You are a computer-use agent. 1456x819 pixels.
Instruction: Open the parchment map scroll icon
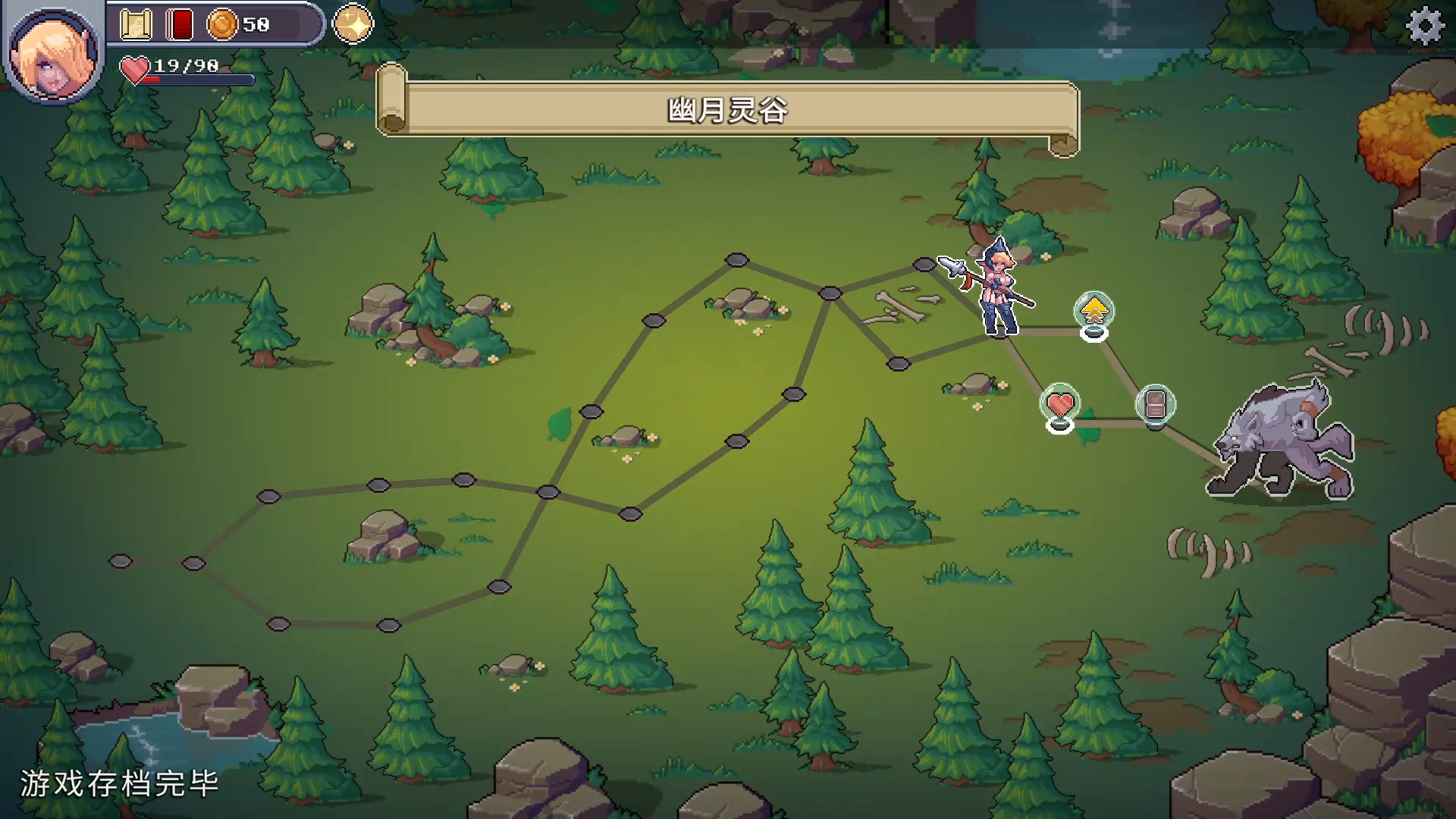pyautogui.click(x=136, y=25)
